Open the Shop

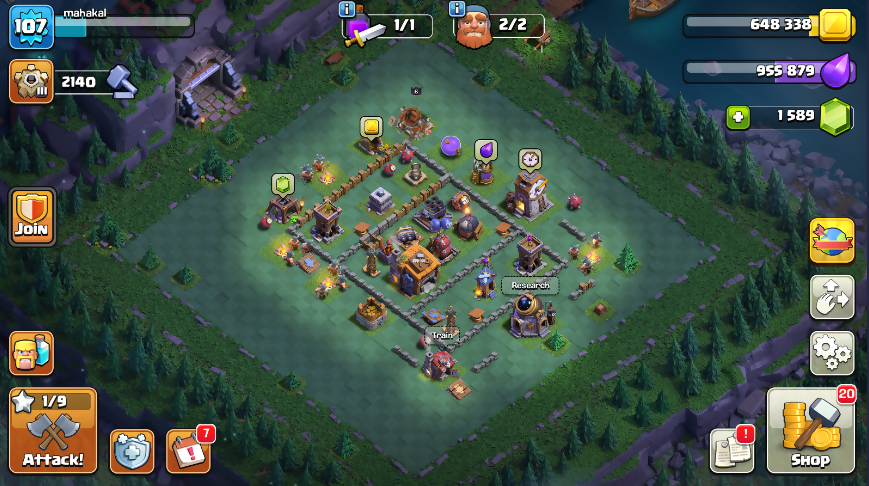[x=811, y=431]
